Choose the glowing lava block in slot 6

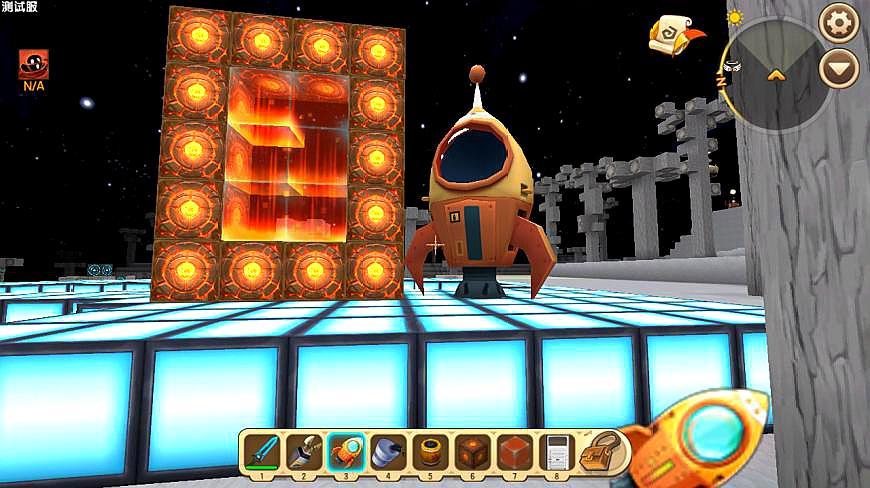click(471, 451)
